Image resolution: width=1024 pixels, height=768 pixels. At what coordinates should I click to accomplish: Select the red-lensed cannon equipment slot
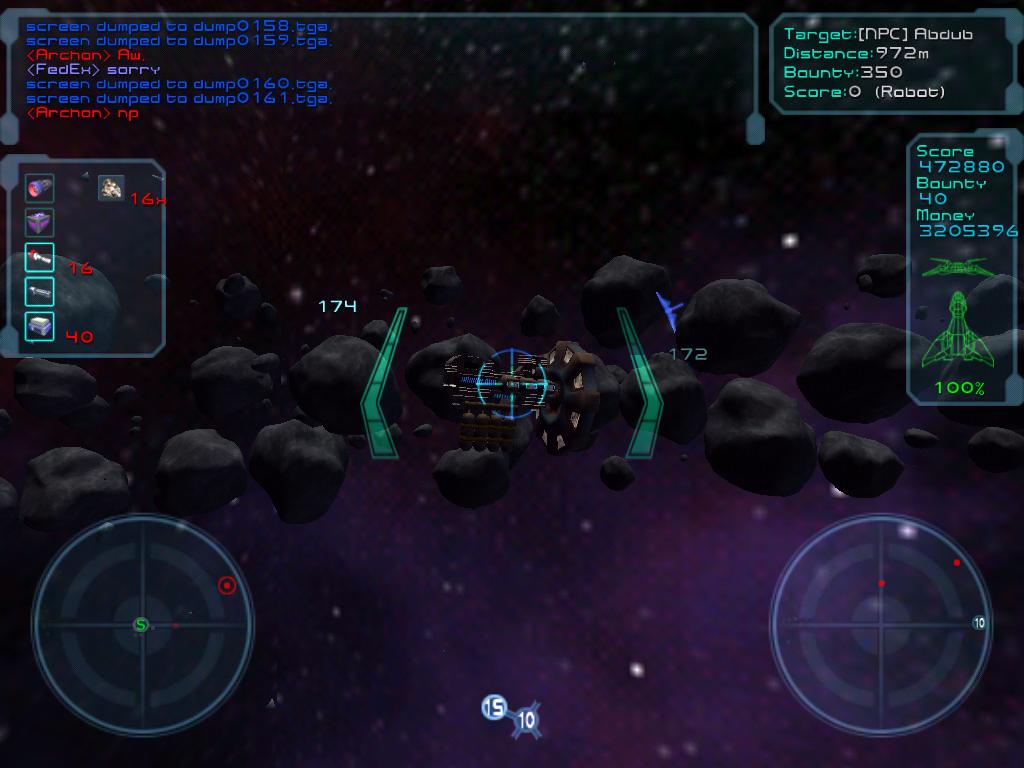pyautogui.click(x=40, y=188)
